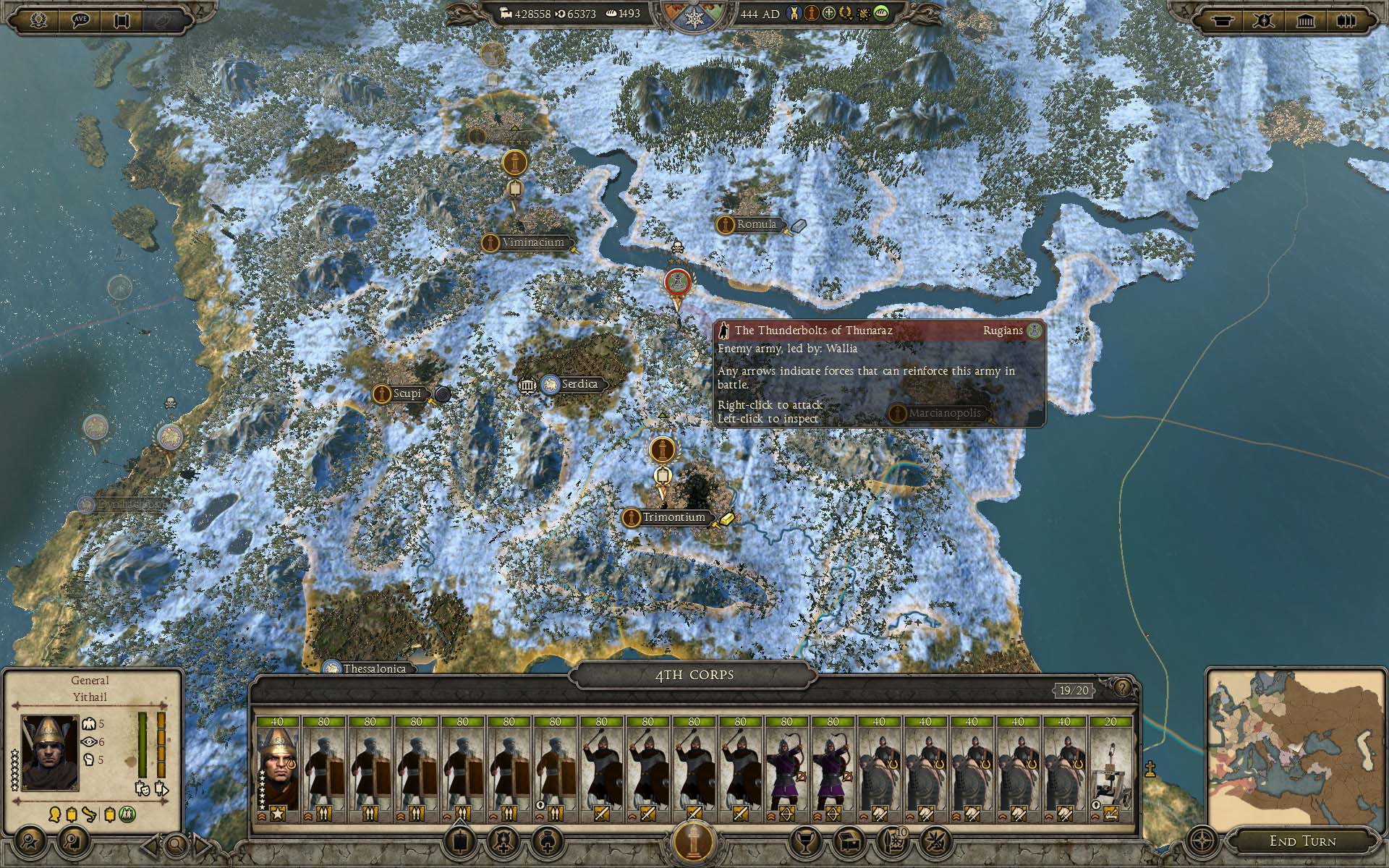Open the faction wreath summary button

pos(39,20)
